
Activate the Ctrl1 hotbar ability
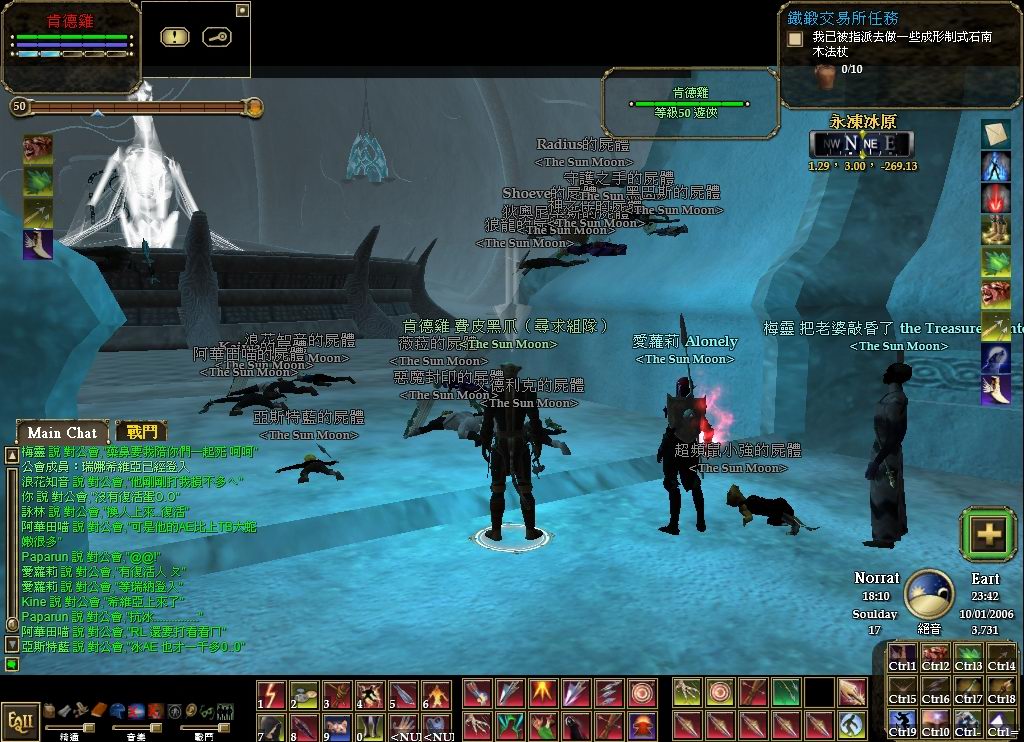903,657
